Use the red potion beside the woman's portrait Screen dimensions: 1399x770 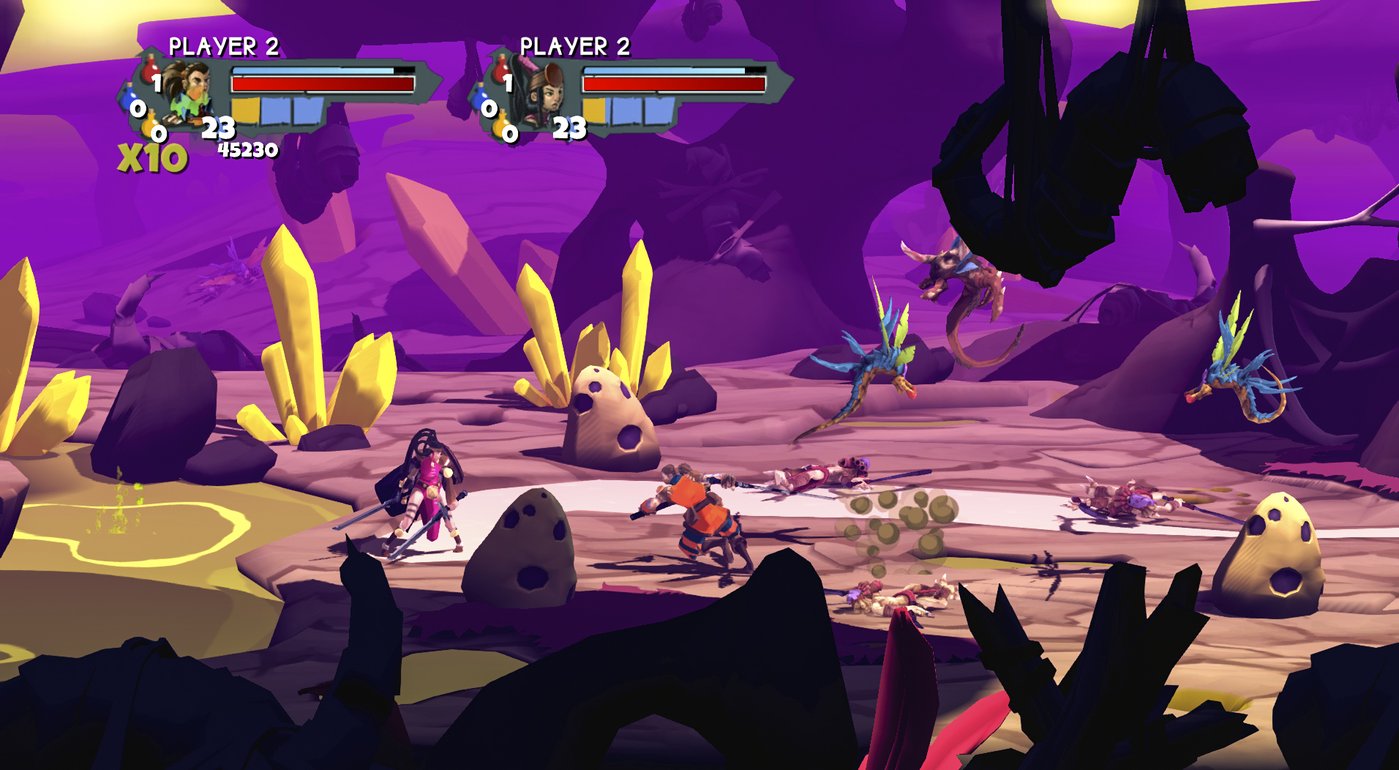pyautogui.click(x=501, y=72)
